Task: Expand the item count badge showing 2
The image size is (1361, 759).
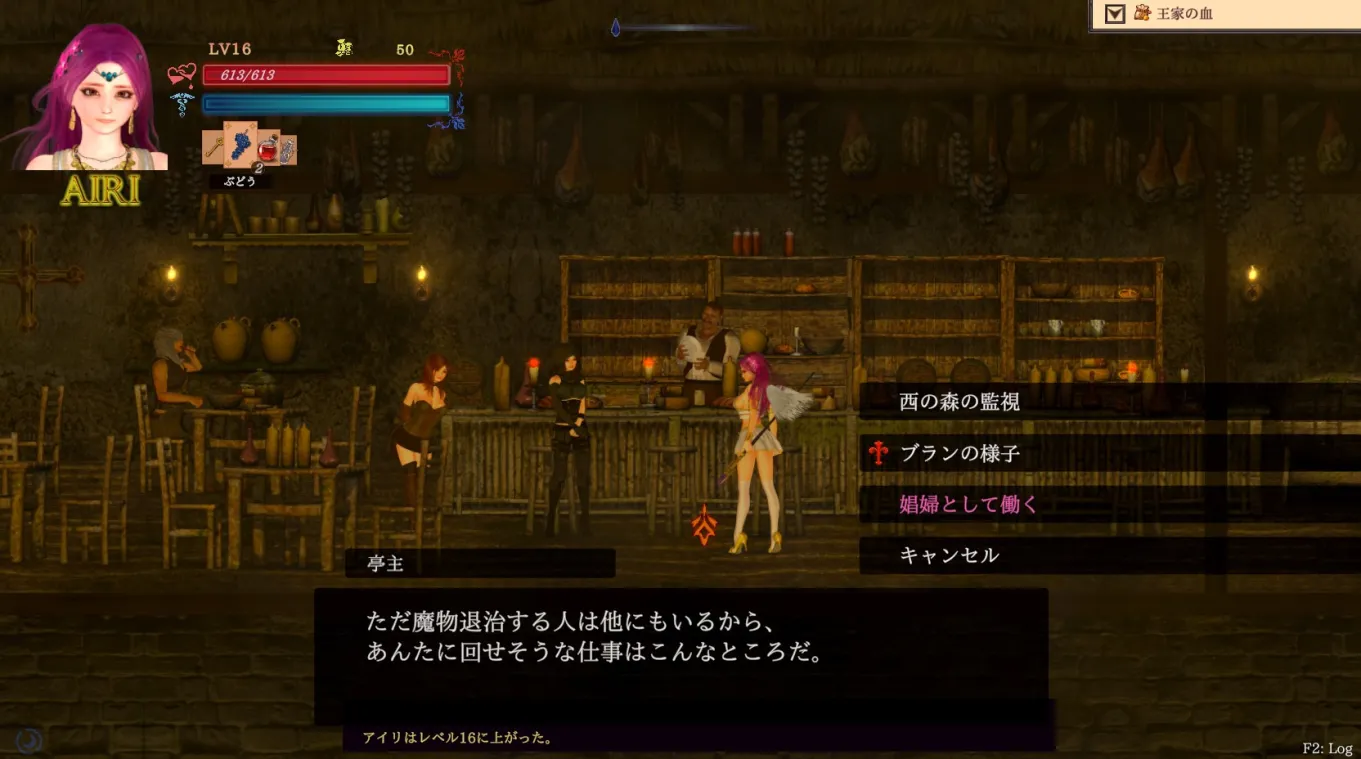Action: 259,167
